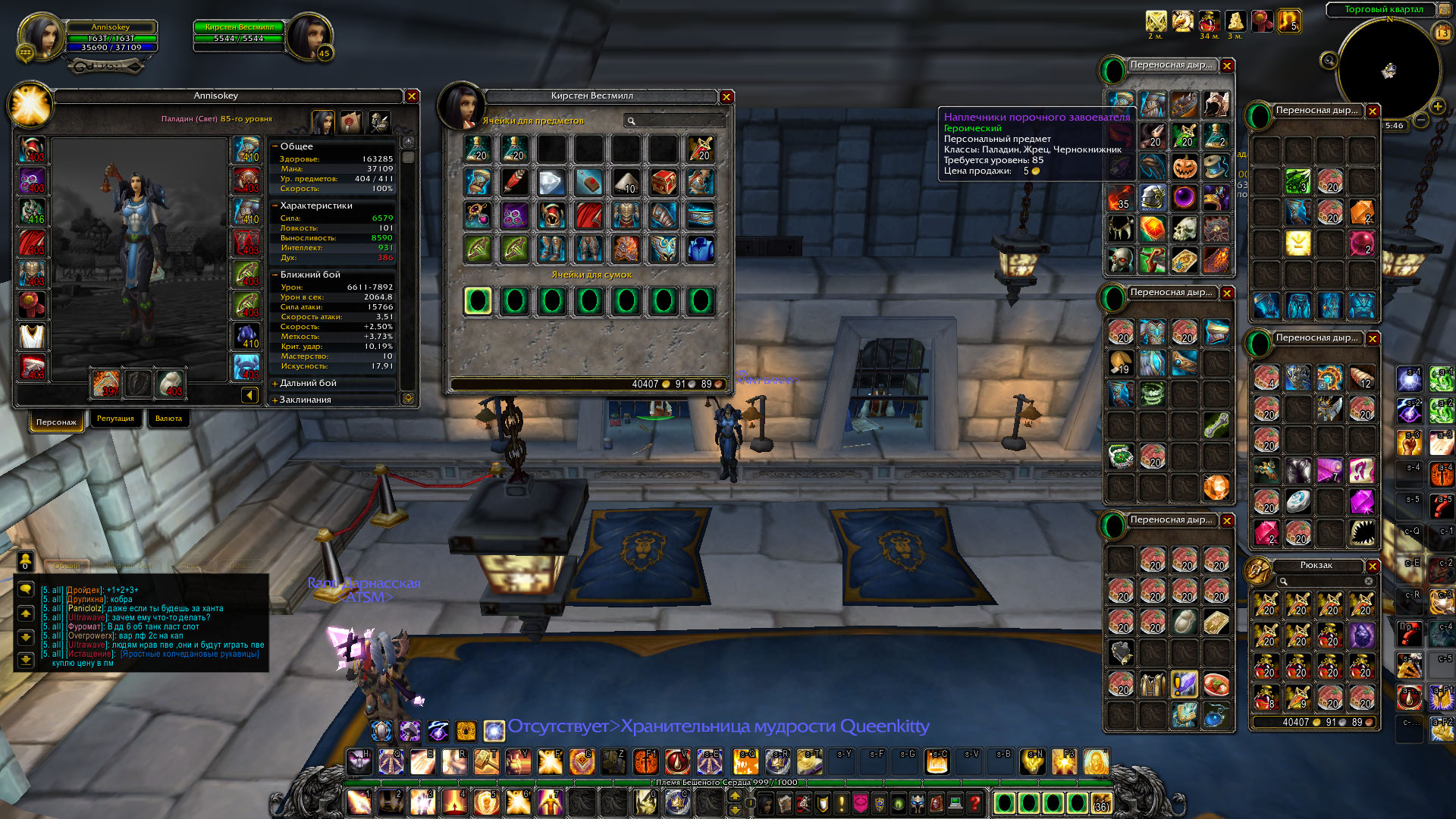Open the calendar button beside the minimap

1442,33
